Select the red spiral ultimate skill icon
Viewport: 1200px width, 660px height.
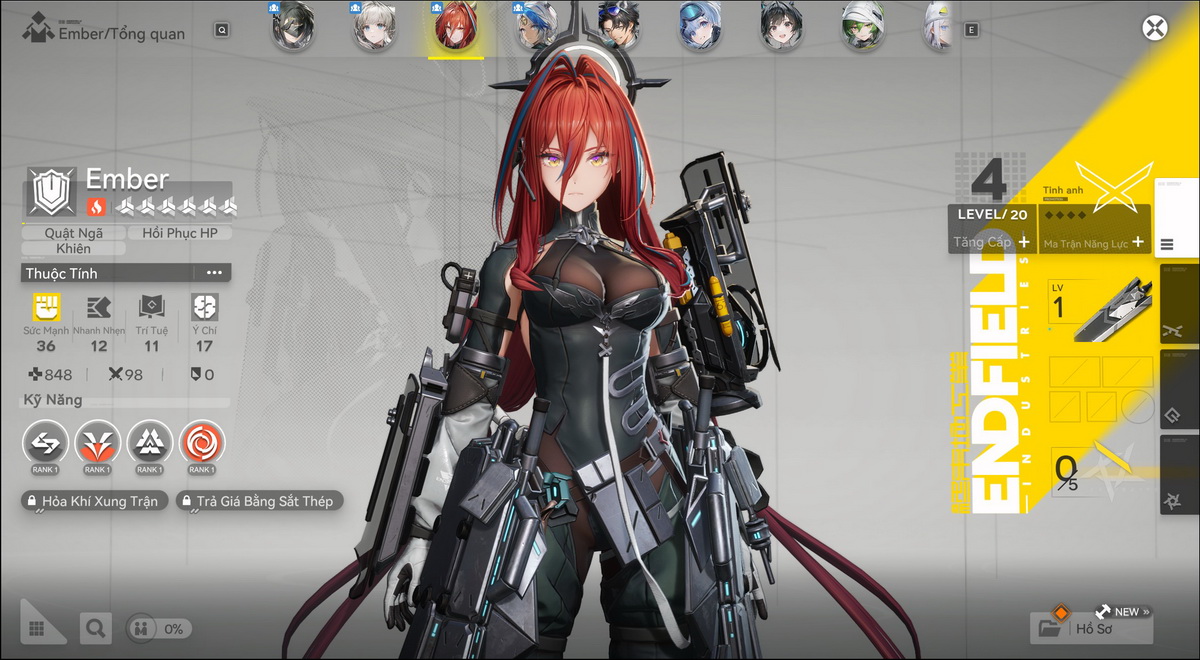202,441
